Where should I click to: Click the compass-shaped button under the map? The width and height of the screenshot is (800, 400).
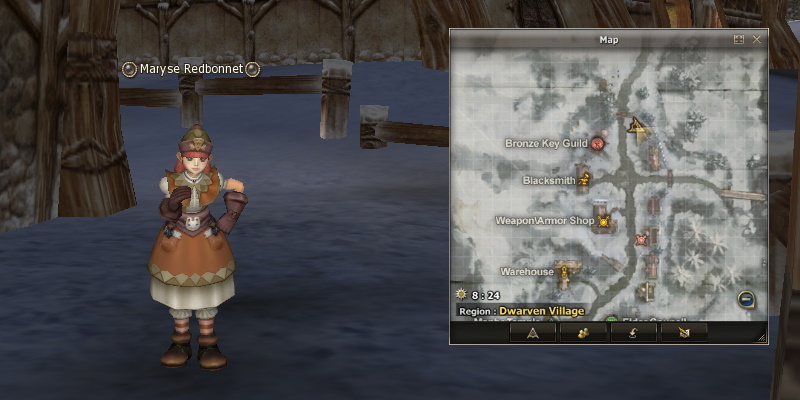[x=533, y=332]
